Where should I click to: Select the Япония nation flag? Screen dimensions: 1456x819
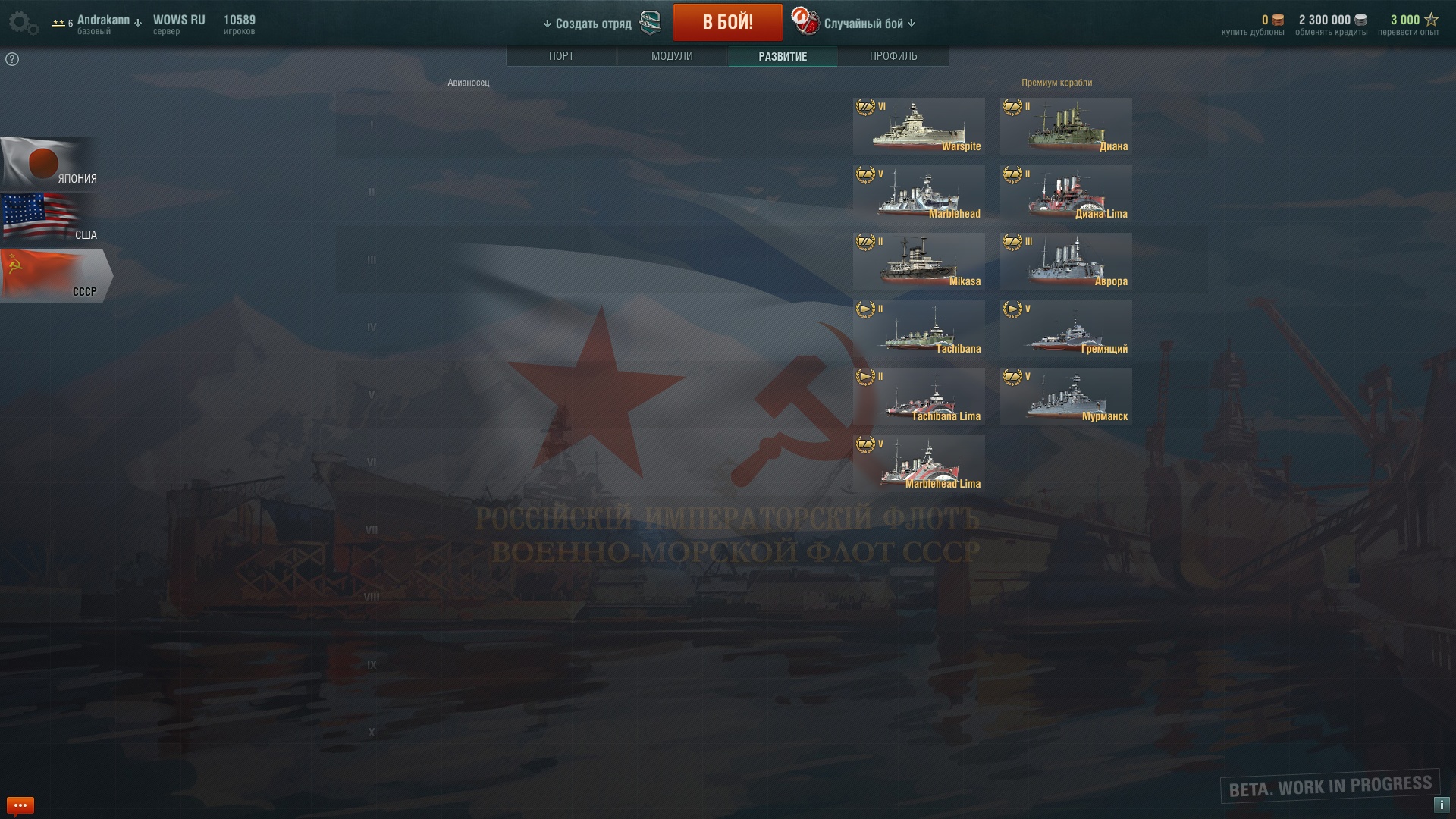49,163
